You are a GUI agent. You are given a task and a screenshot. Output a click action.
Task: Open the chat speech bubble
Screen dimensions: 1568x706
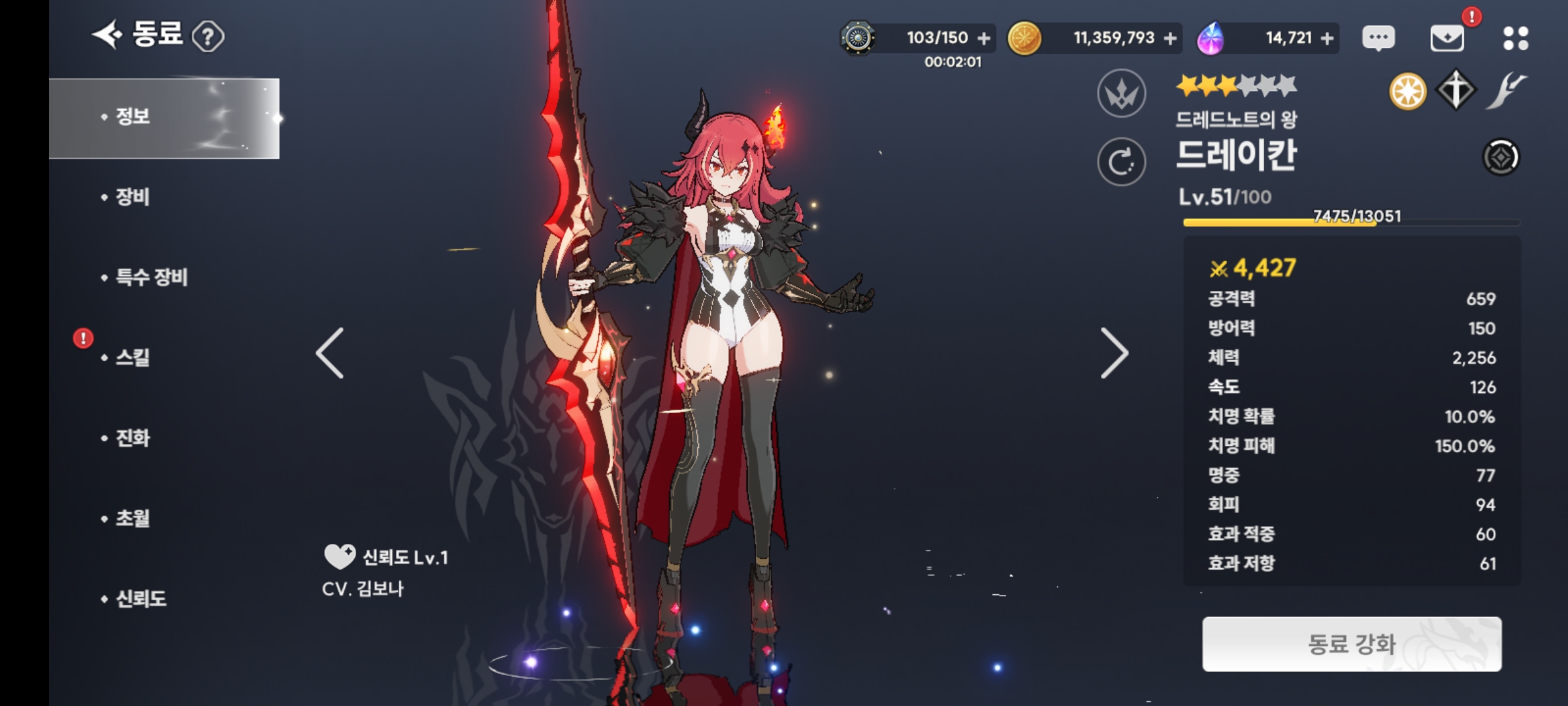pyautogui.click(x=1379, y=38)
